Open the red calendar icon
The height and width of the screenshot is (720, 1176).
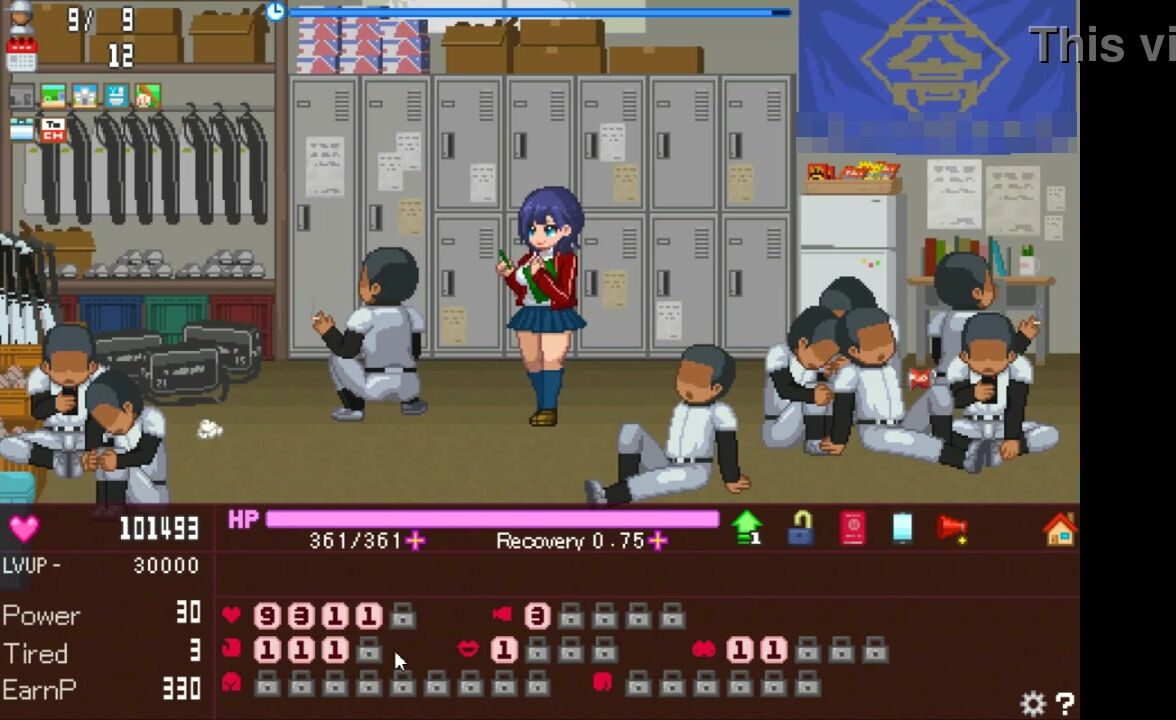coord(21,54)
